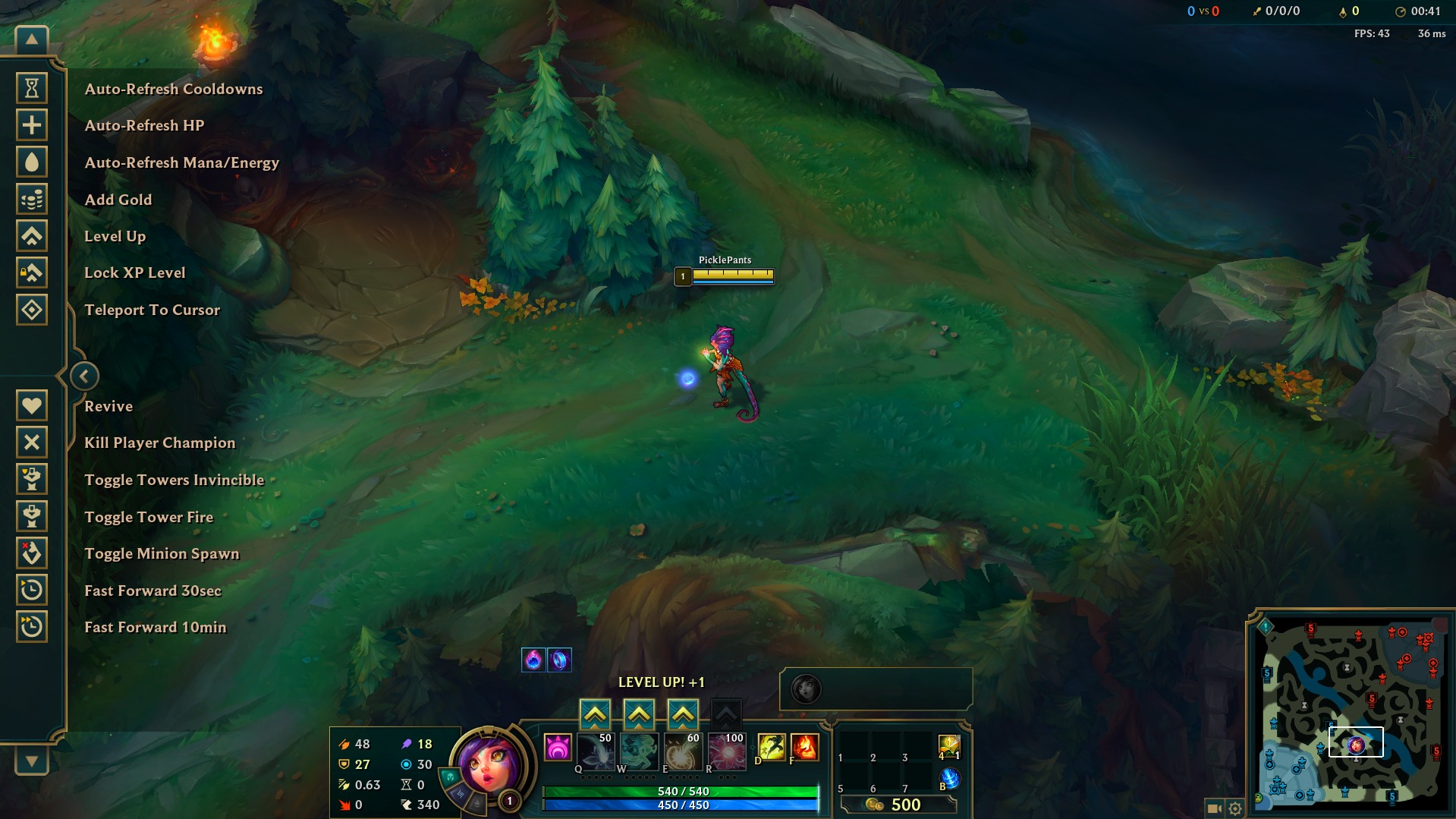Select the Add Gold coins icon
The height and width of the screenshot is (819, 1456).
tap(30, 199)
